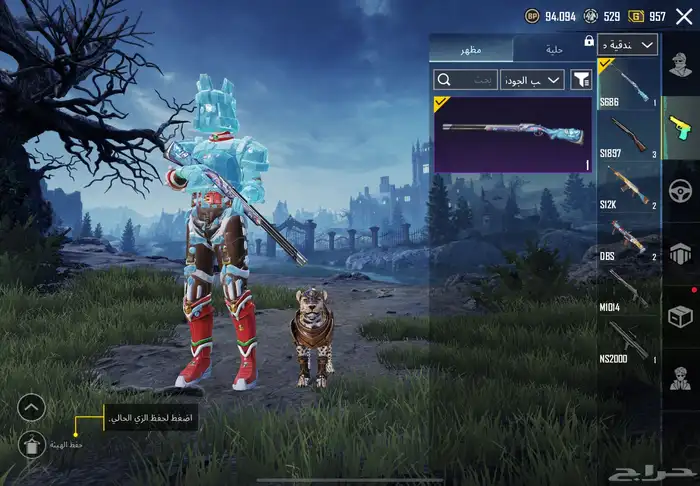Select the blue shotgun skin thumbnail
Viewport: 700px width, 486px height.
(x=513, y=134)
